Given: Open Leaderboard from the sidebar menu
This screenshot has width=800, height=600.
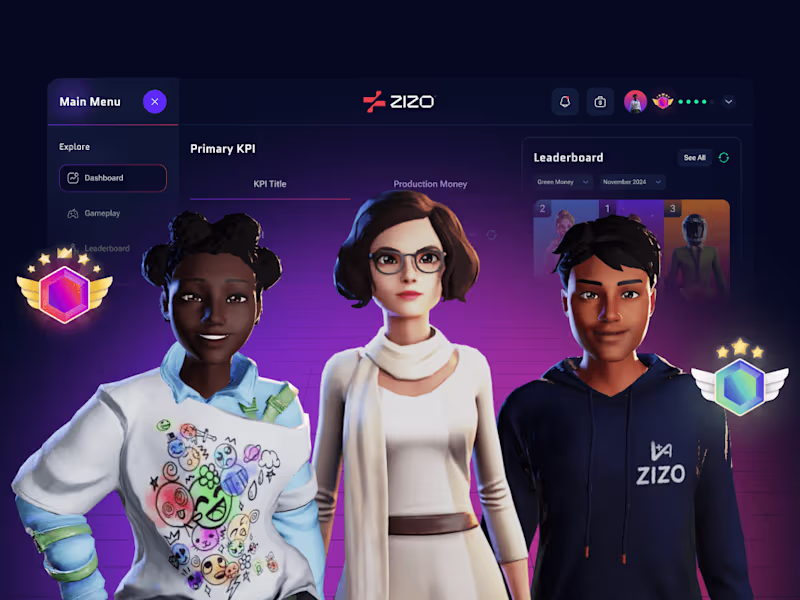Looking at the screenshot, I should [106, 248].
